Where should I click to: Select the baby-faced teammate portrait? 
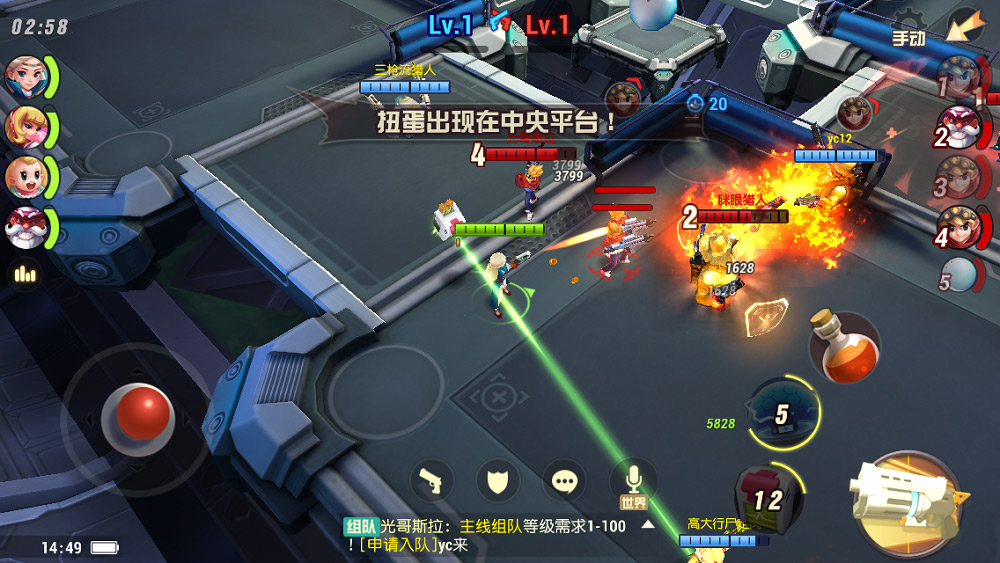click(x=25, y=177)
